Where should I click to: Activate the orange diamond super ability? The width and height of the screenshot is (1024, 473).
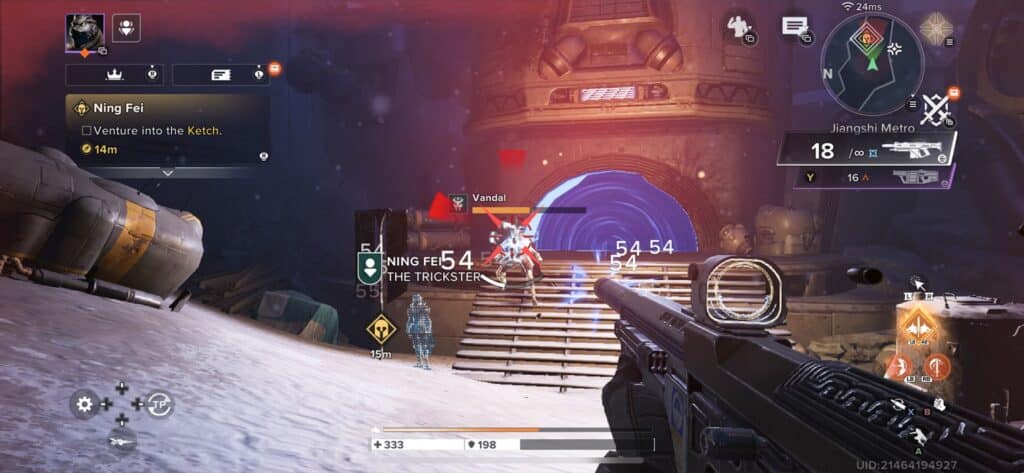[x=916, y=324]
